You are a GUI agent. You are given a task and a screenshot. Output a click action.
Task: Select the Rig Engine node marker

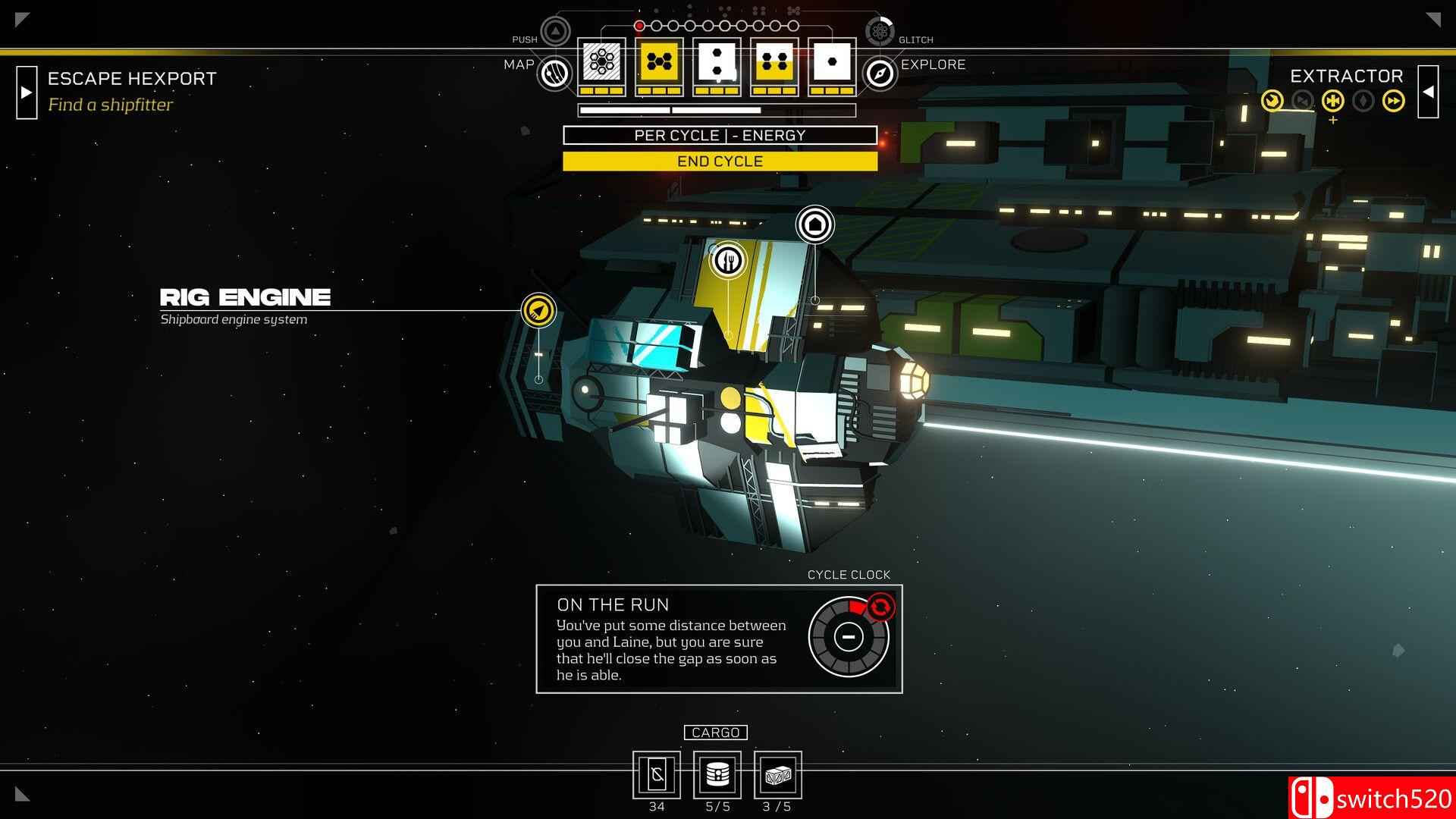tap(538, 310)
